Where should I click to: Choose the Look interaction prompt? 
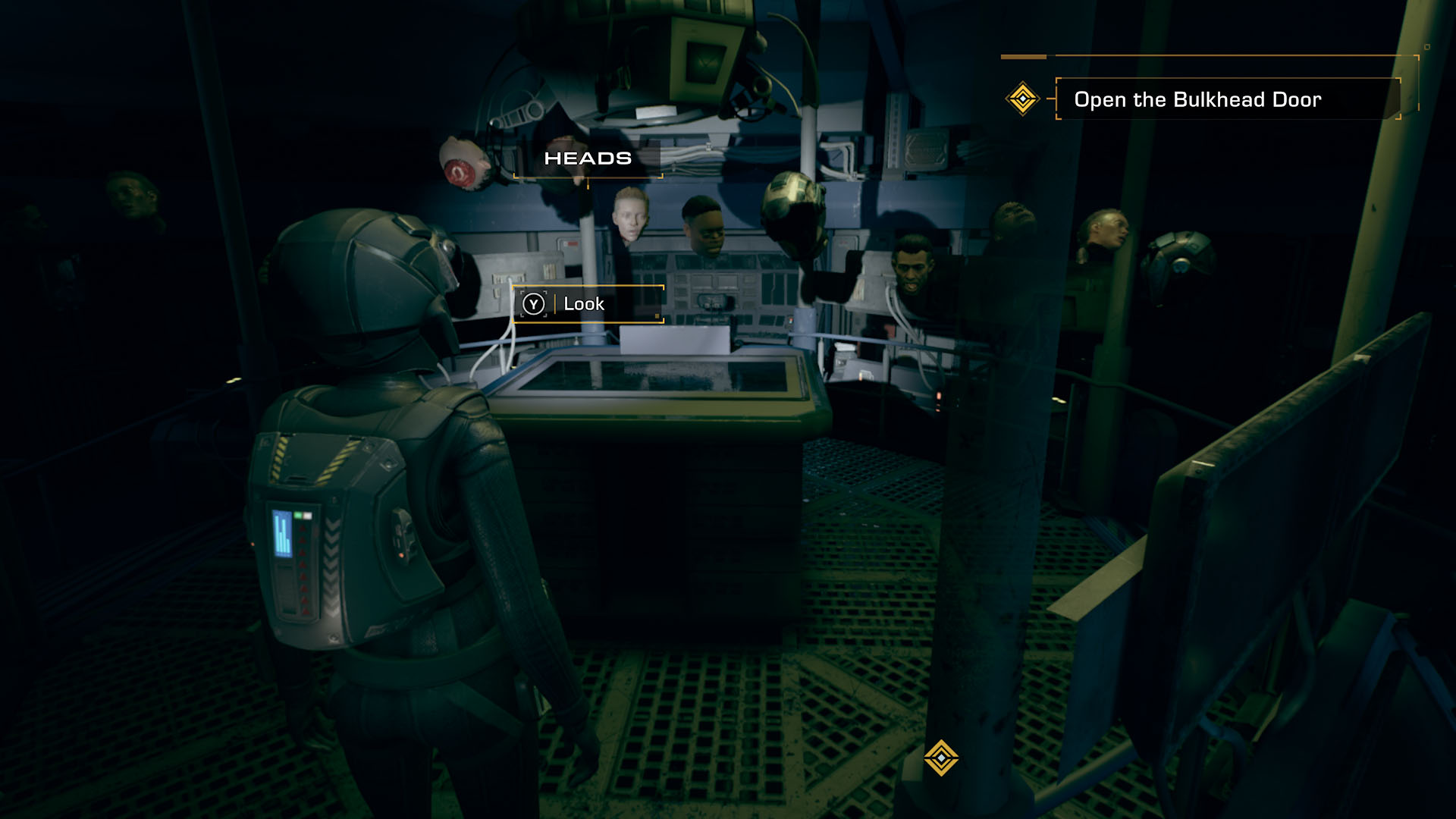pyautogui.click(x=583, y=304)
